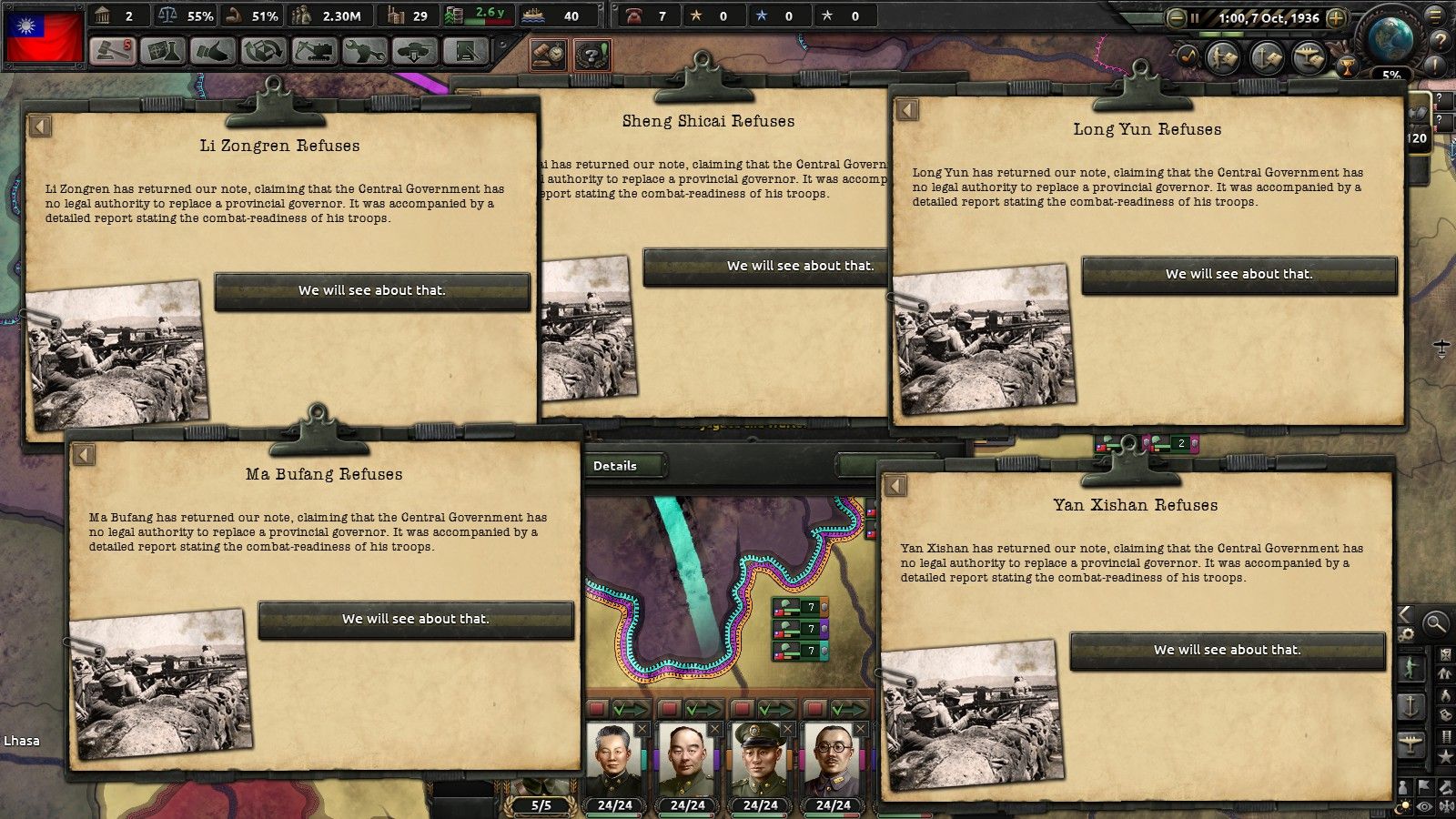Pause the game with the pause button
The width and height of the screenshot is (1456, 819).
(1195, 17)
